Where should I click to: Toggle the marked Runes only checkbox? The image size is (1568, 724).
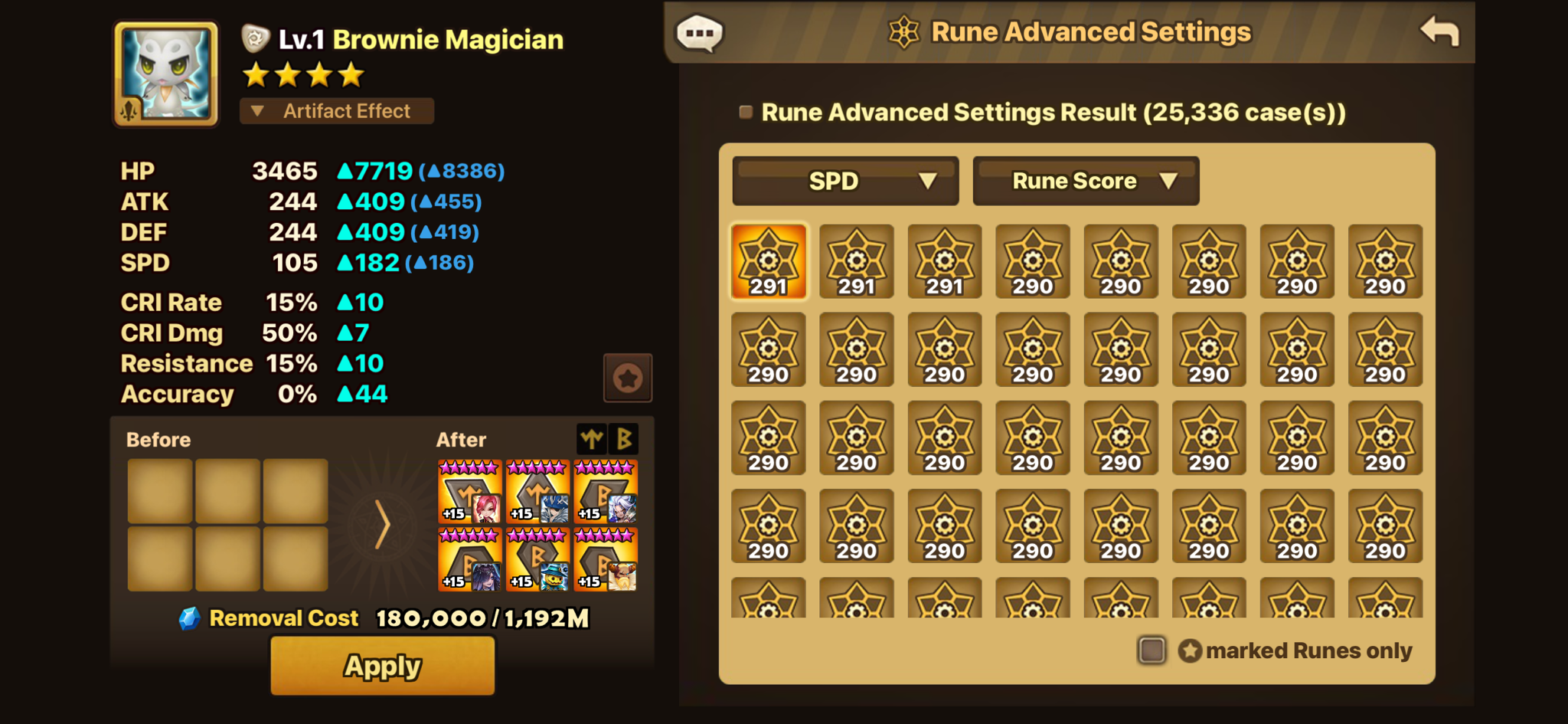1151,650
